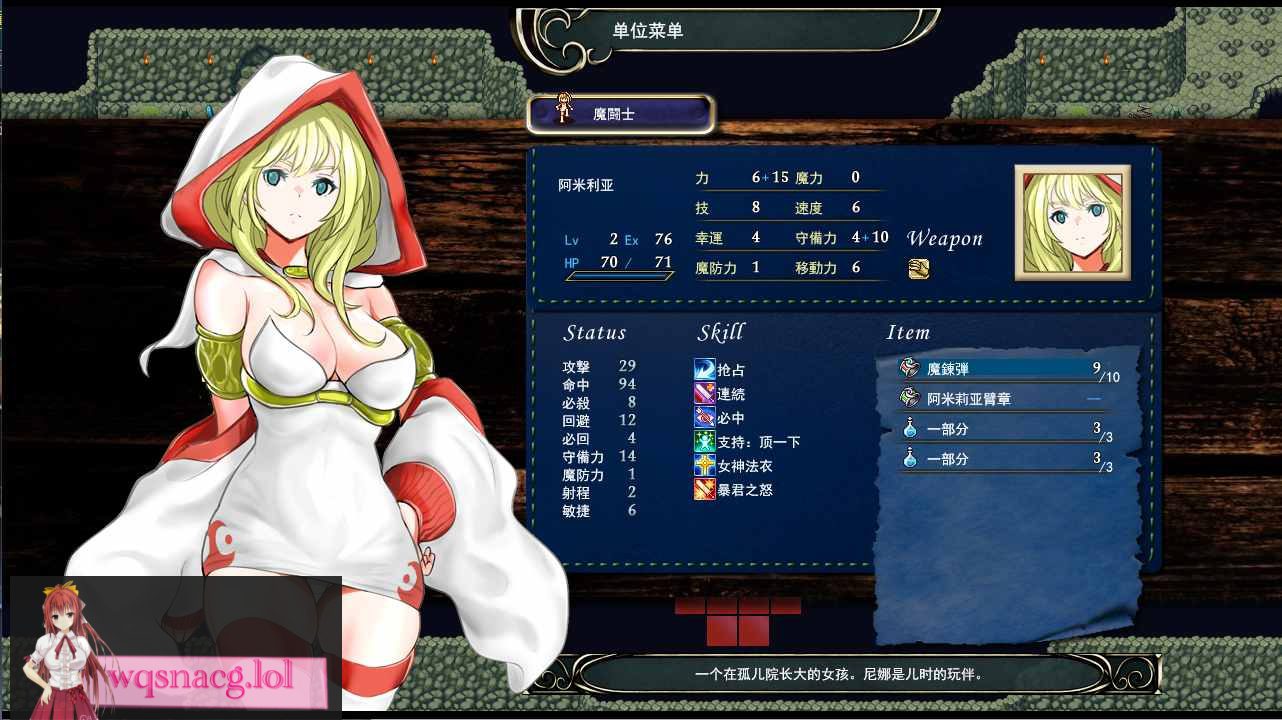Click the 連続 skill icon

tap(705, 393)
